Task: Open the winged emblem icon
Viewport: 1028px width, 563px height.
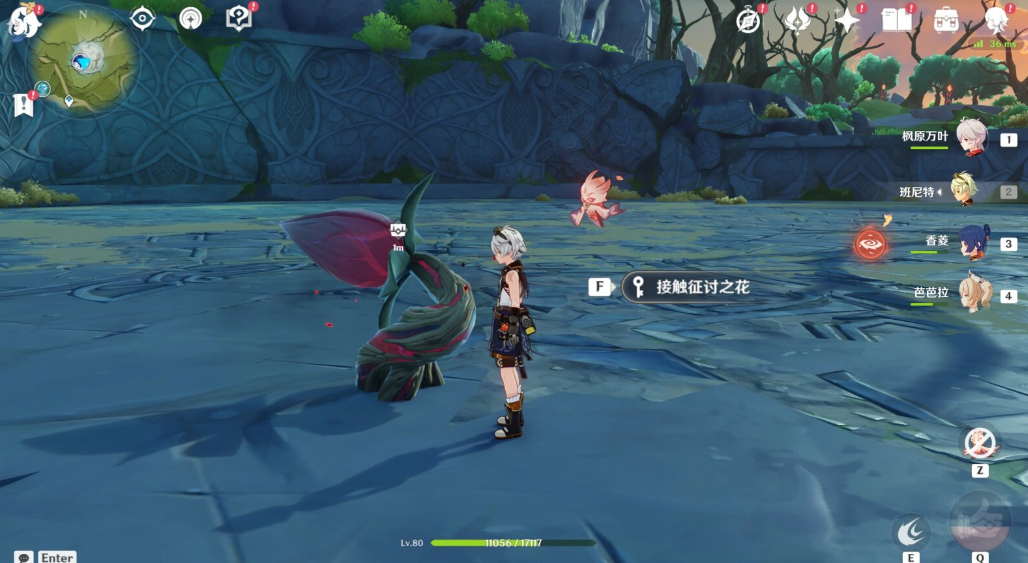Action: [x=798, y=20]
